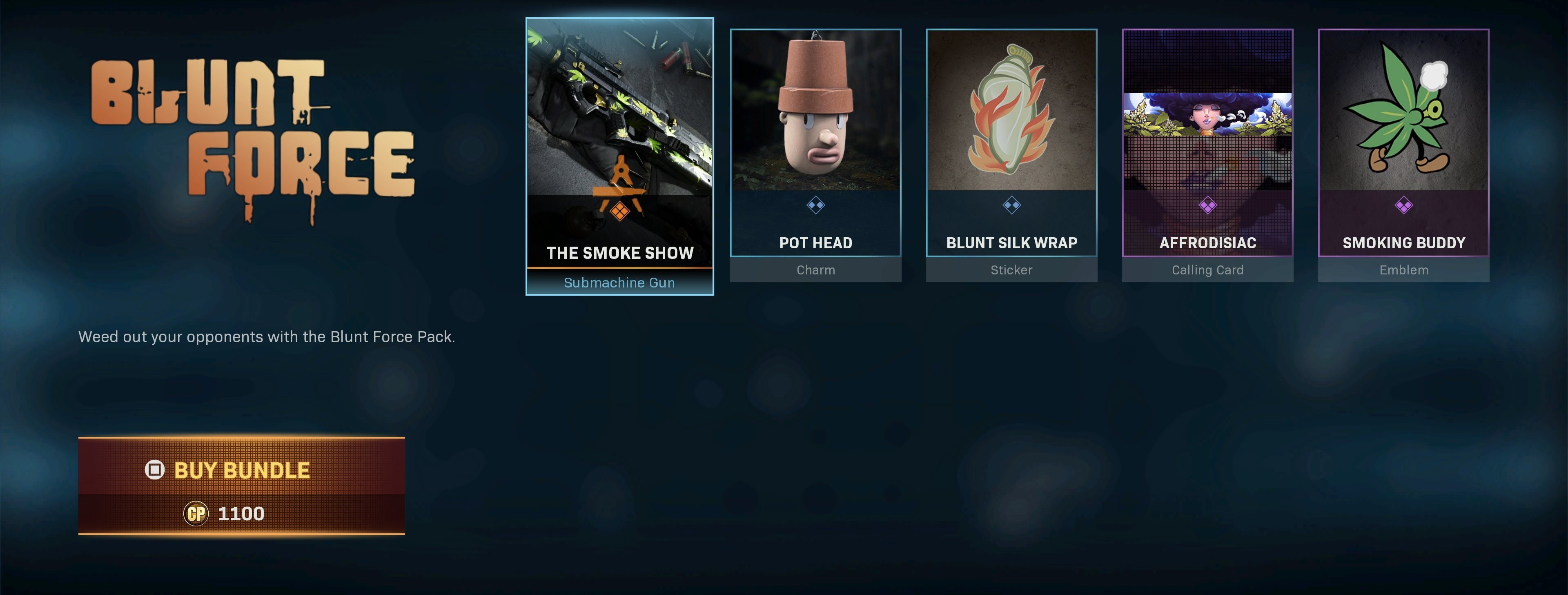This screenshot has height=595, width=1568.
Task: Click the CP coin icon next to 1100
Action: pos(196,513)
